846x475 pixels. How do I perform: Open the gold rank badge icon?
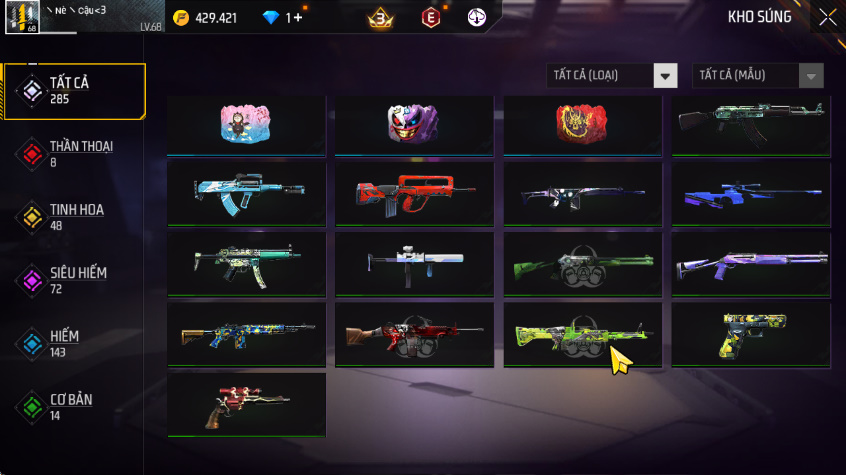click(380, 17)
